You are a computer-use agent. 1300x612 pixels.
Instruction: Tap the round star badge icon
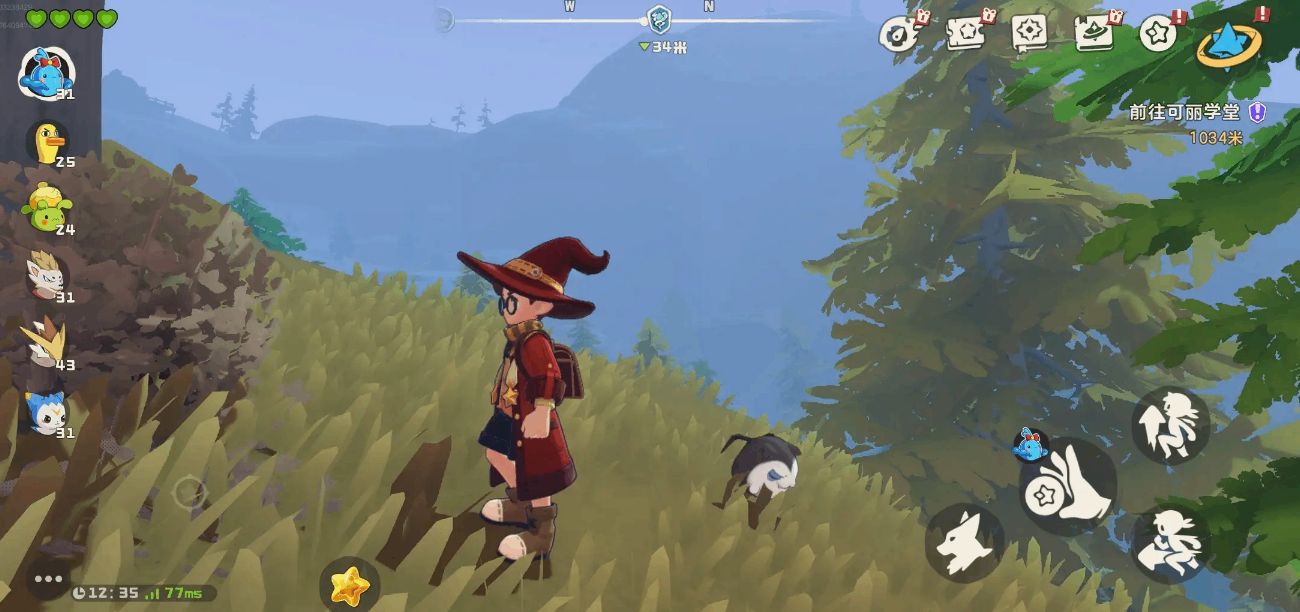1158,34
